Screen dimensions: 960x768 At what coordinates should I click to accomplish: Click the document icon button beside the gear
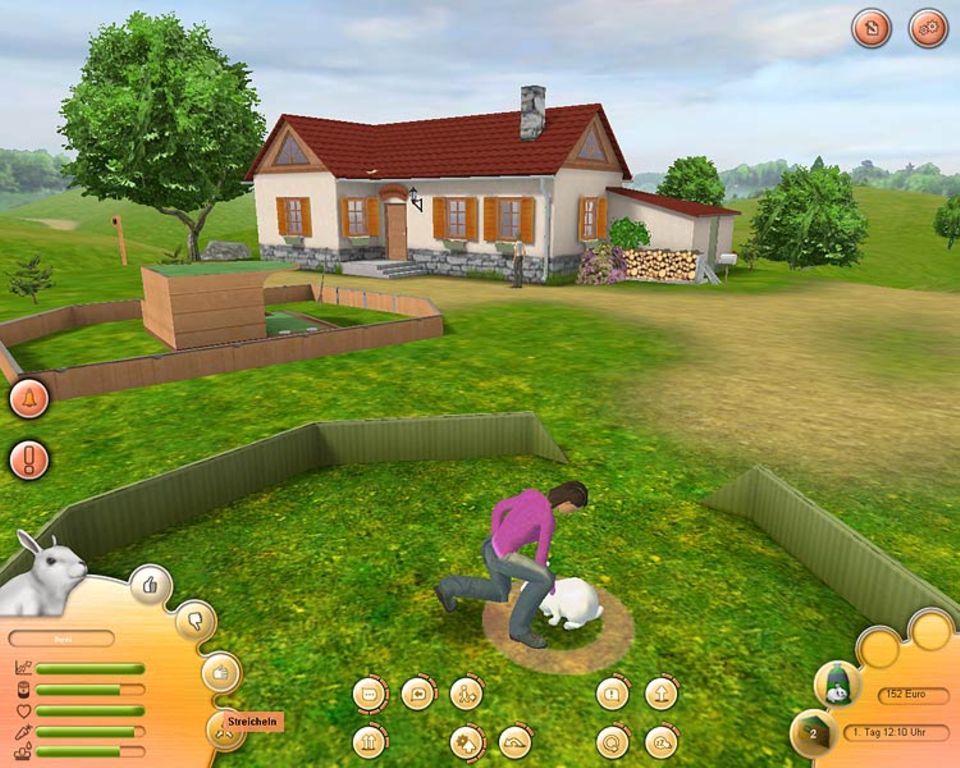[x=871, y=28]
